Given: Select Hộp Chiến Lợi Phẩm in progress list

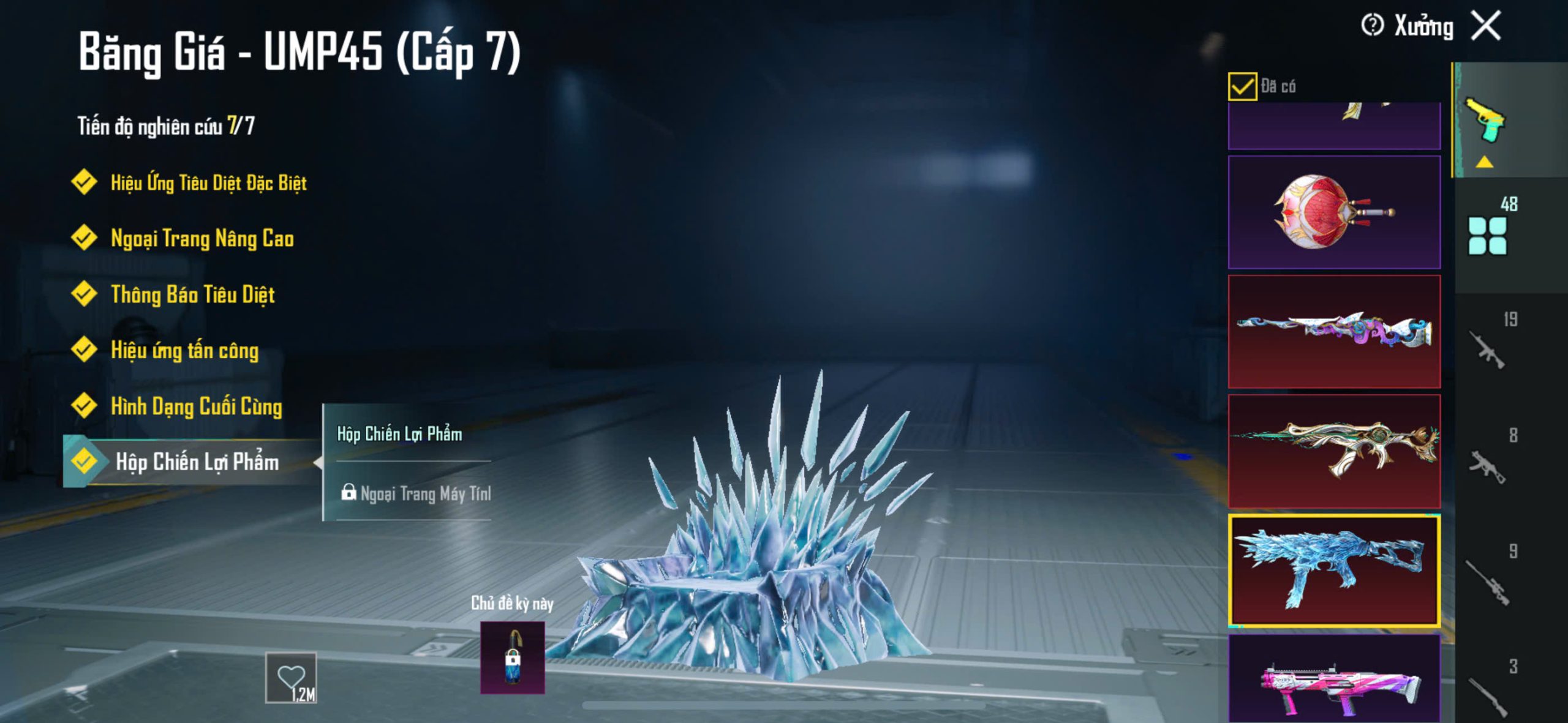Looking at the screenshot, I should tap(196, 462).
